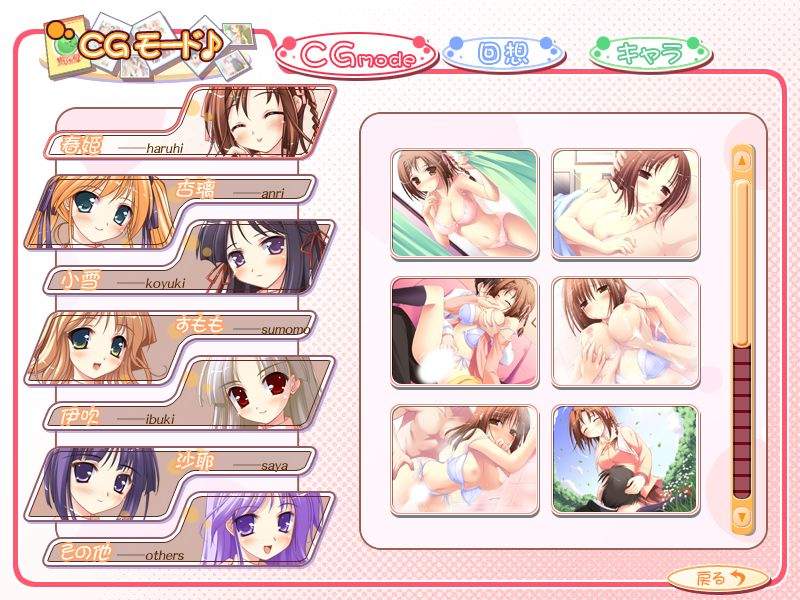Screen dimensions: 800x600
Task: Open the キャラ character tab
Action: [x=650, y=53]
